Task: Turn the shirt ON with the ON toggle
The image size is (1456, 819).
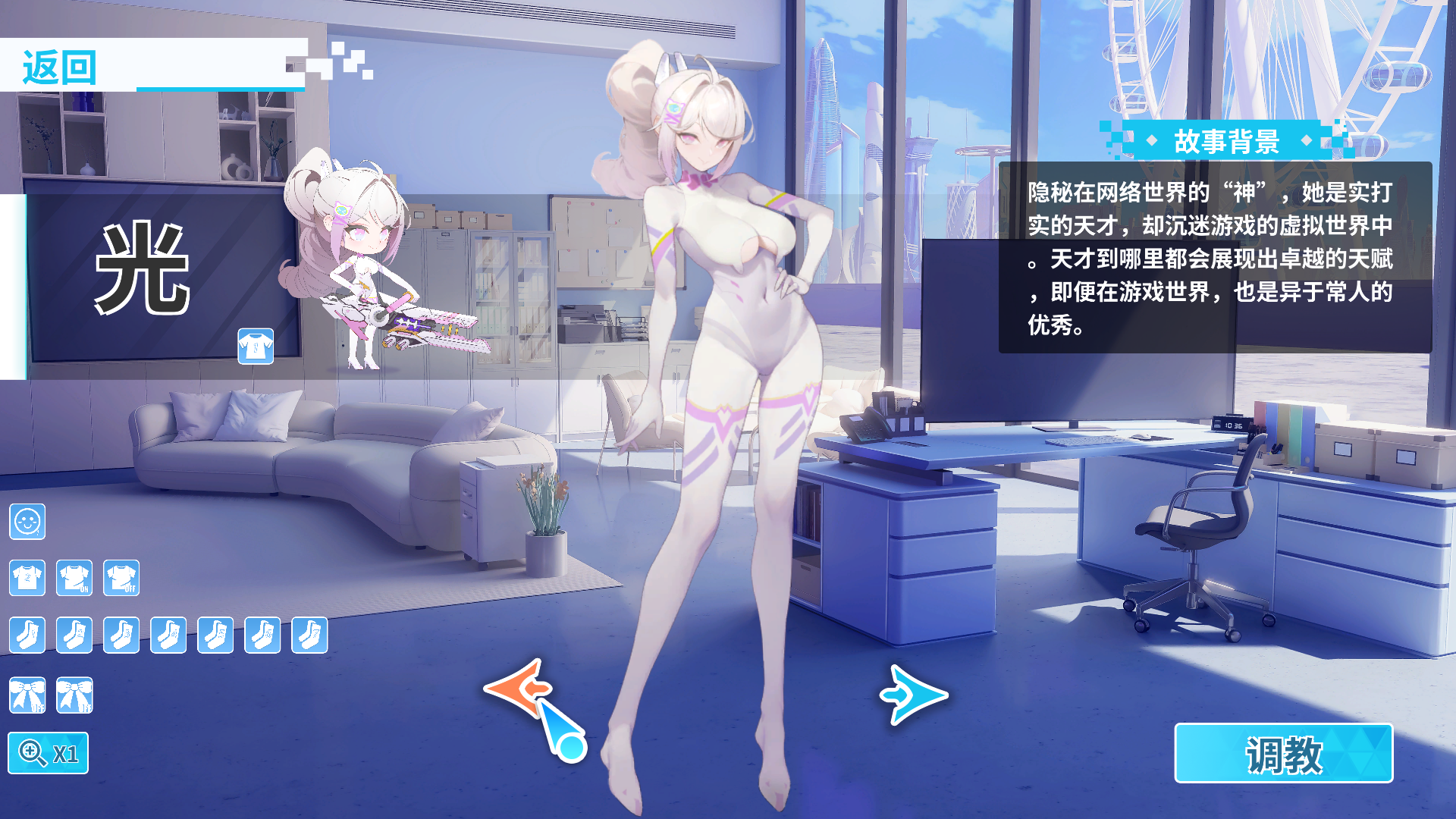Action: [75, 579]
